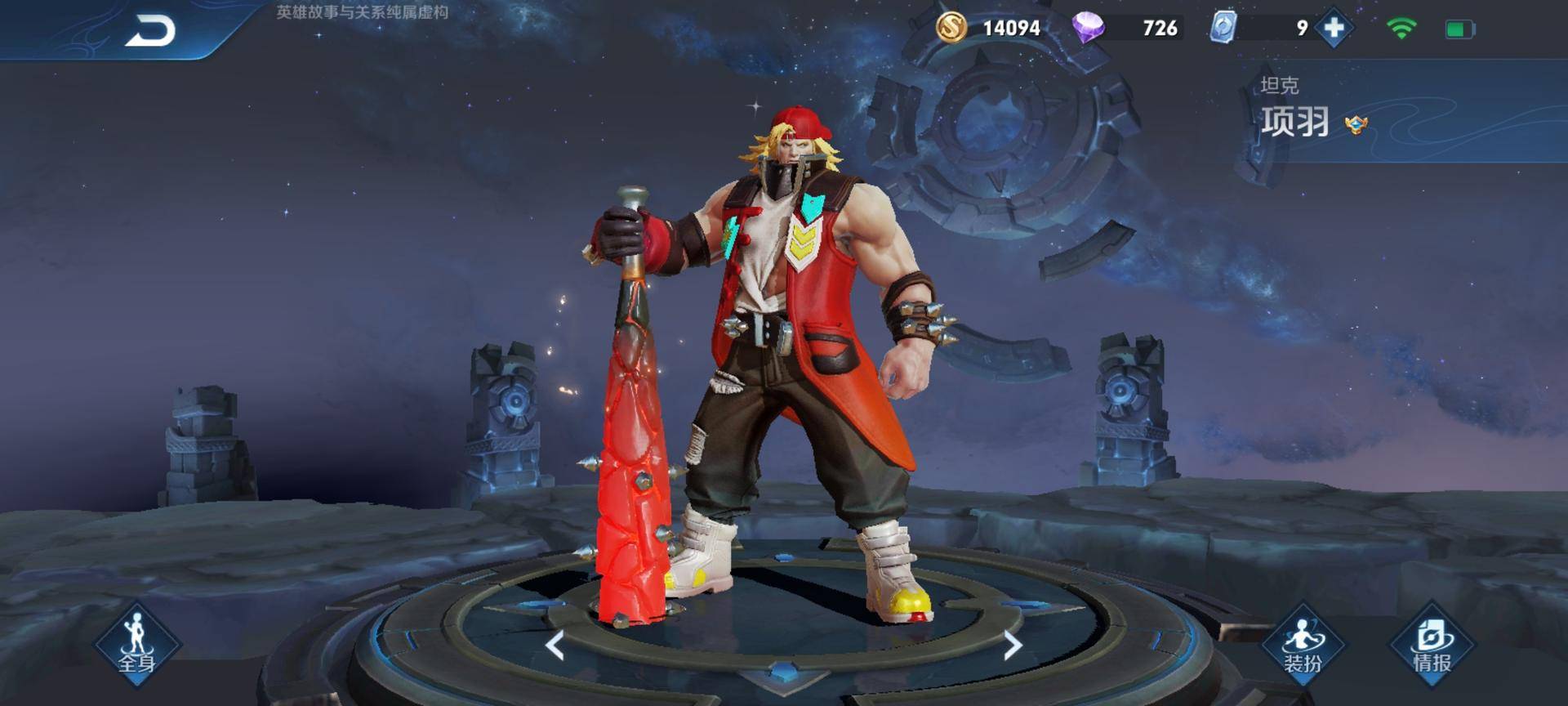Add more tickets with the plus button
Image resolution: width=1568 pixels, height=706 pixels.
click(x=1334, y=29)
